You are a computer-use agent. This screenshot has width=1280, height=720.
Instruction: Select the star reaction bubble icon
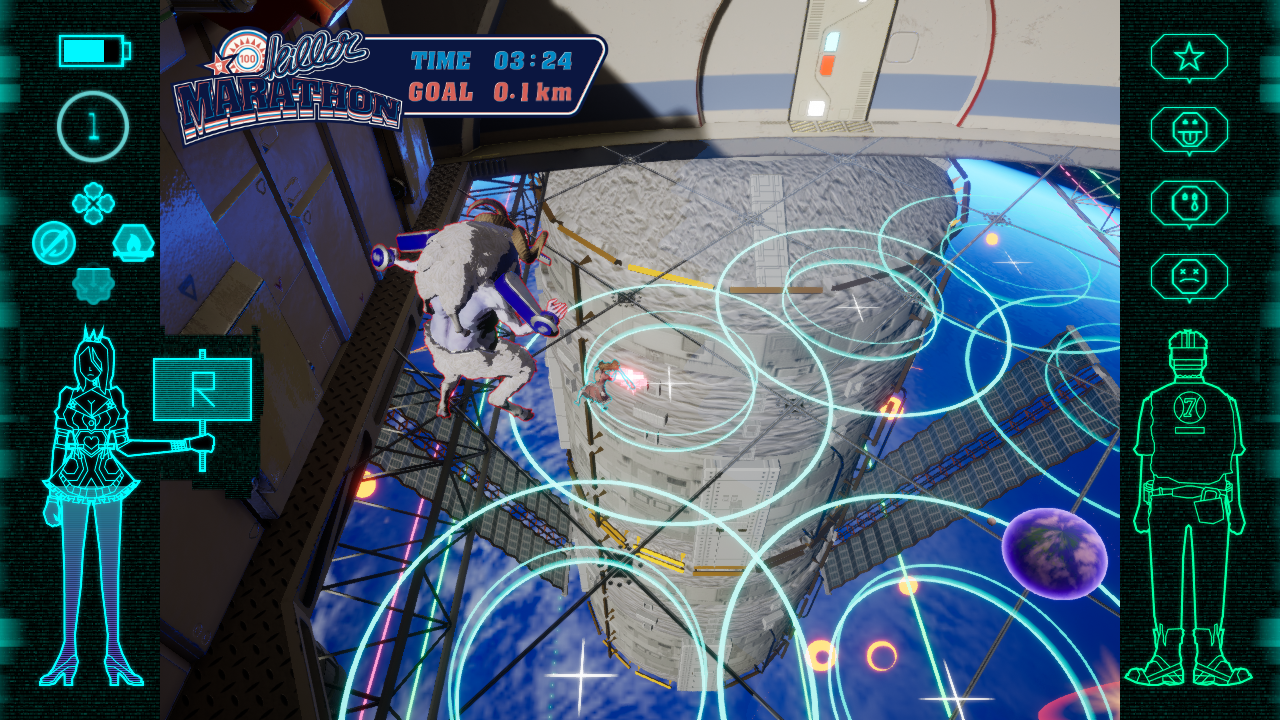1189,57
